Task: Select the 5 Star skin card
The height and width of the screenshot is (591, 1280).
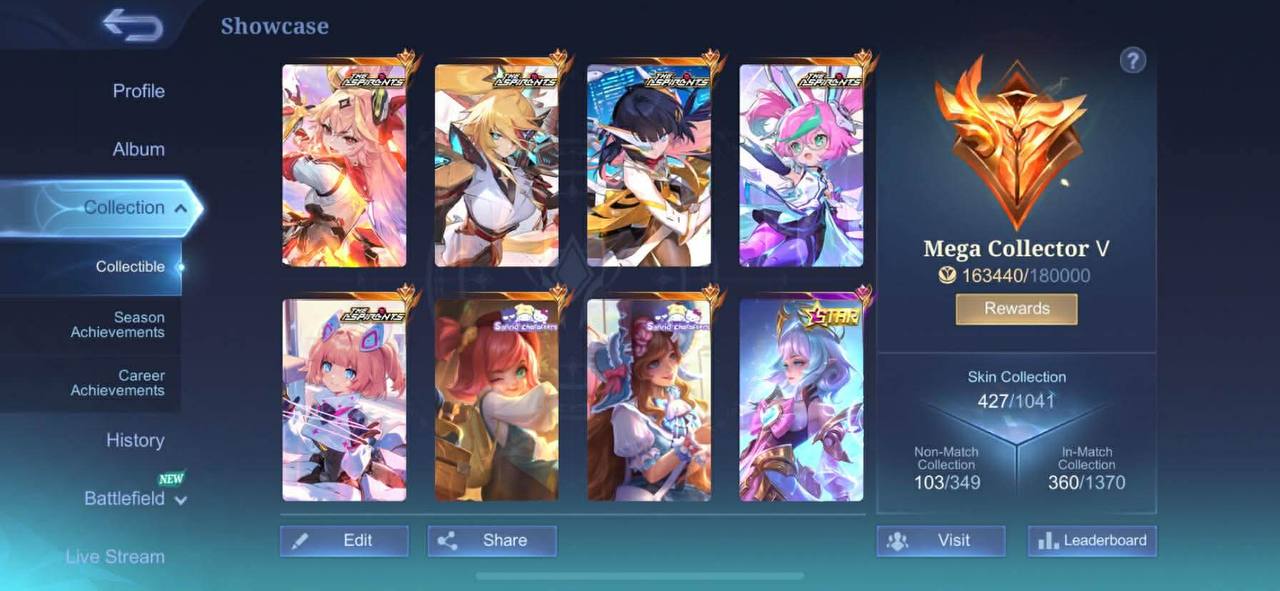Action: click(801, 398)
